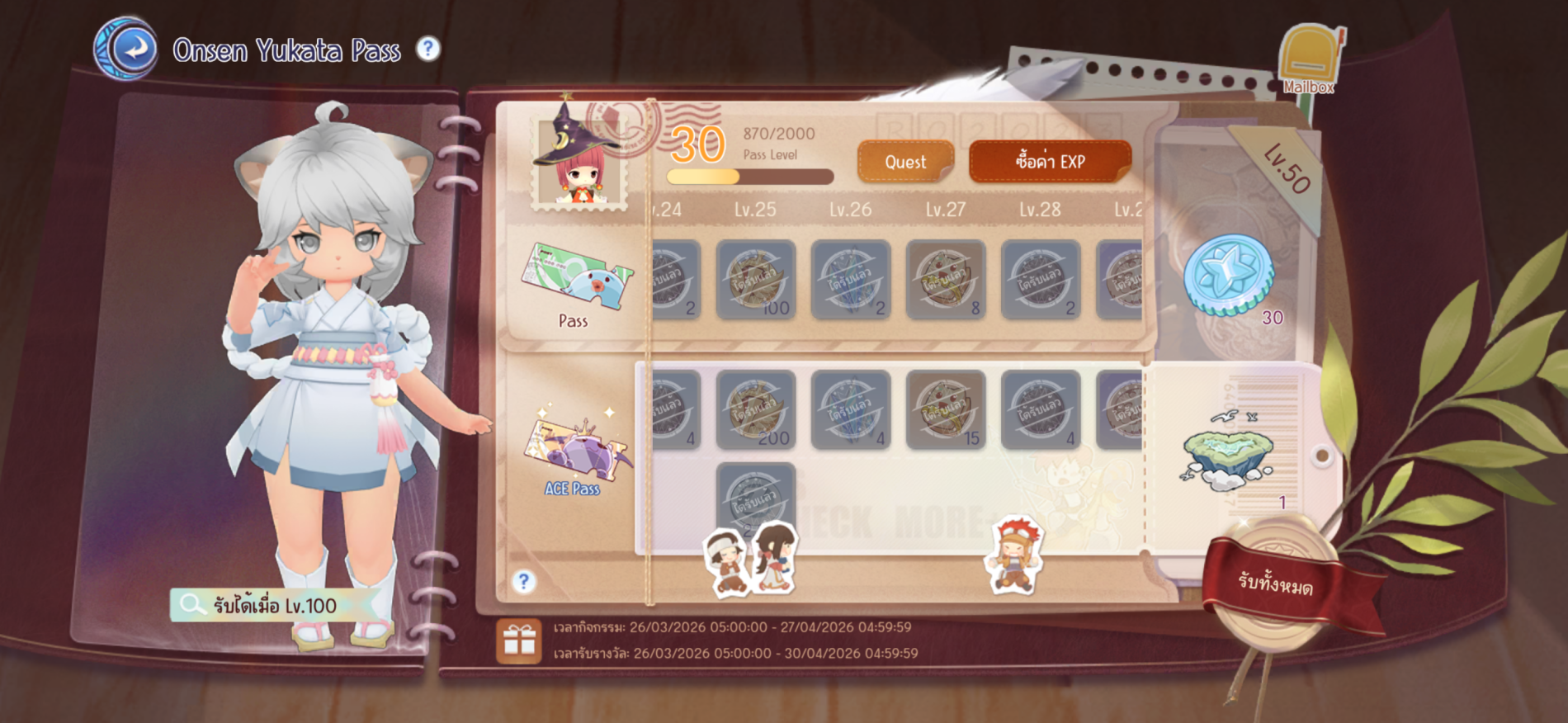
Task: Select the Lv.25 ACE Pass reward of 200
Action: pos(755,410)
